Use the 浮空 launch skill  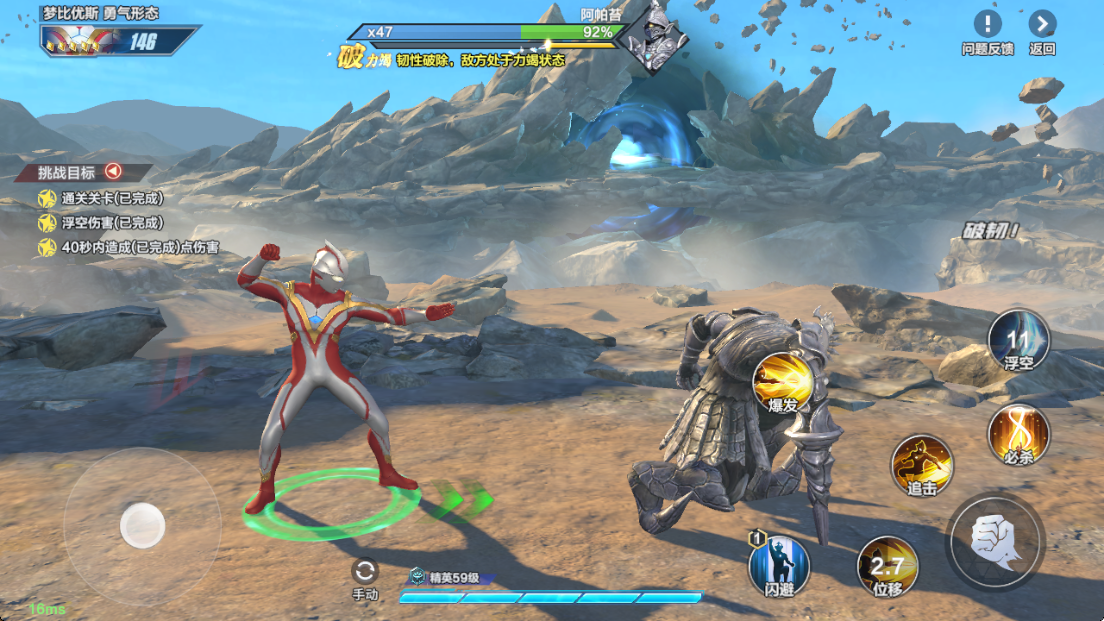tap(1018, 339)
